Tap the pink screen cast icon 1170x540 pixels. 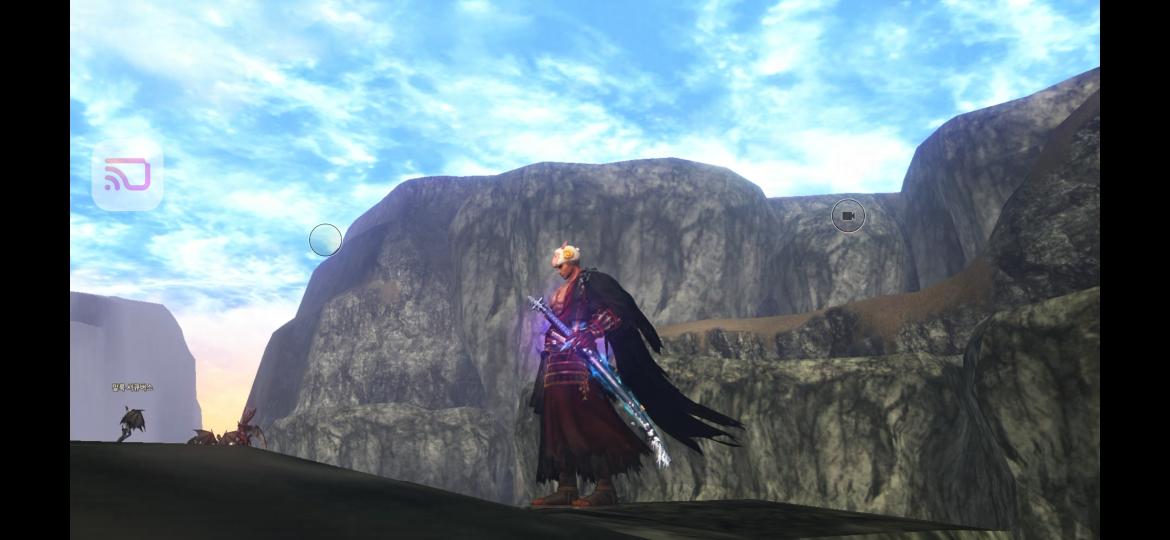pos(127,175)
